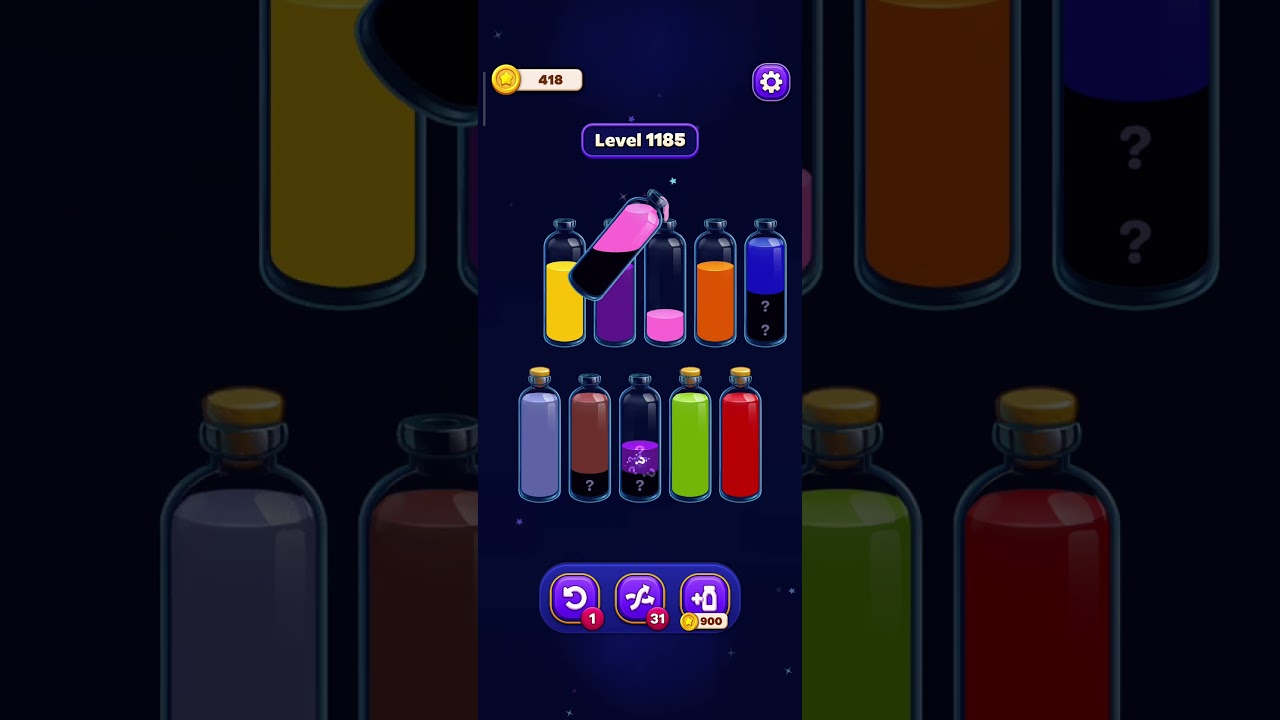The width and height of the screenshot is (1280, 720).
Task: Click the coin icon on the 900 price tag
Action: click(x=690, y=622)
